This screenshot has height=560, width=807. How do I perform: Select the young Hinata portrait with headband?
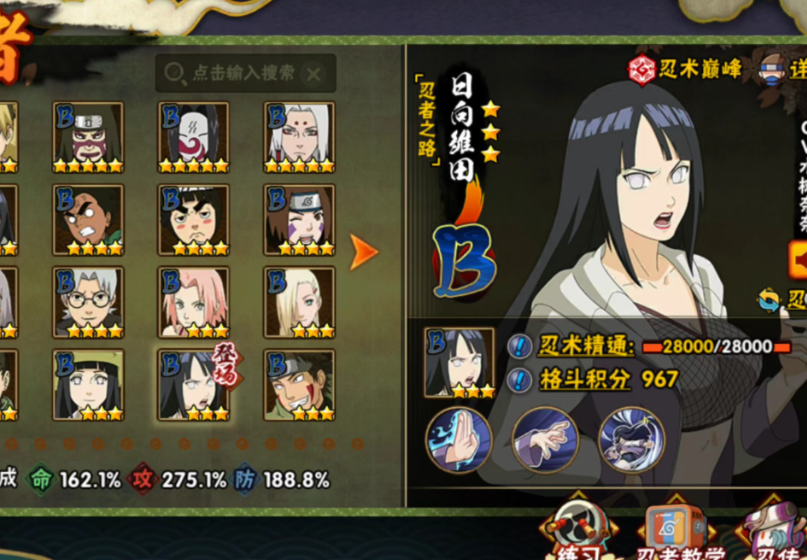(x=88, y=384)
